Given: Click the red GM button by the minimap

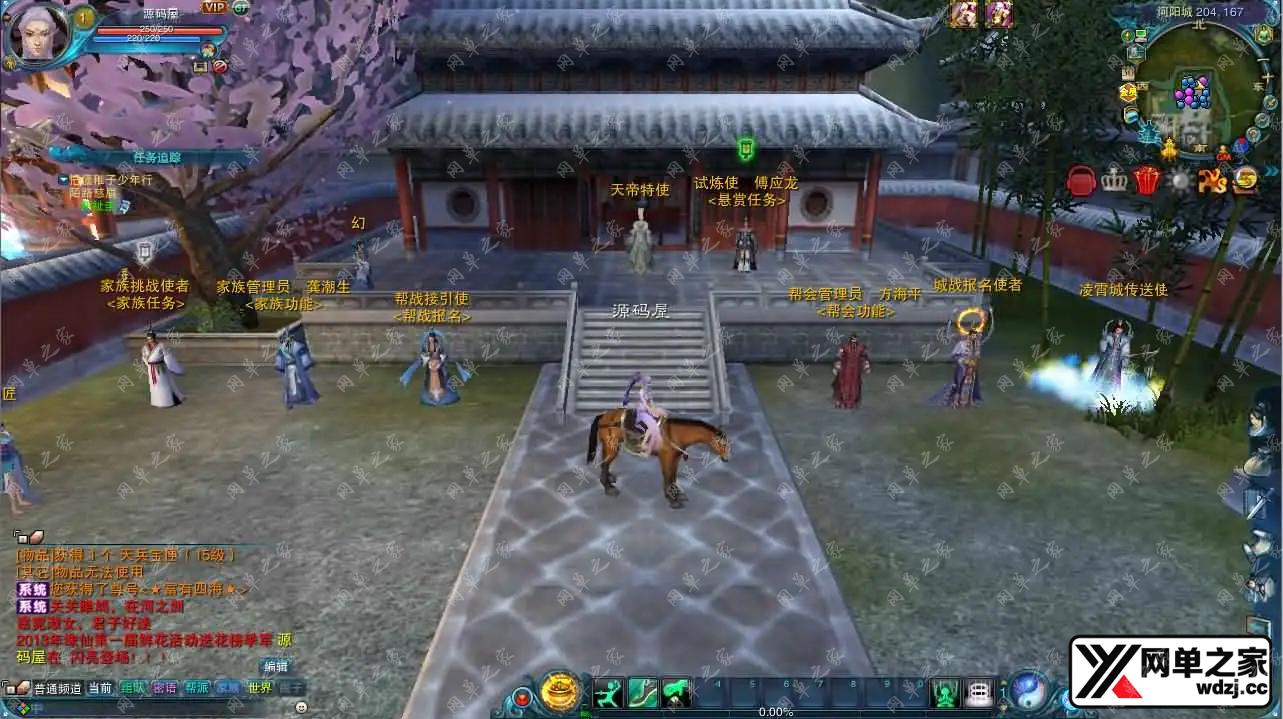Looking at the screenshot, I should (1223, 156).
